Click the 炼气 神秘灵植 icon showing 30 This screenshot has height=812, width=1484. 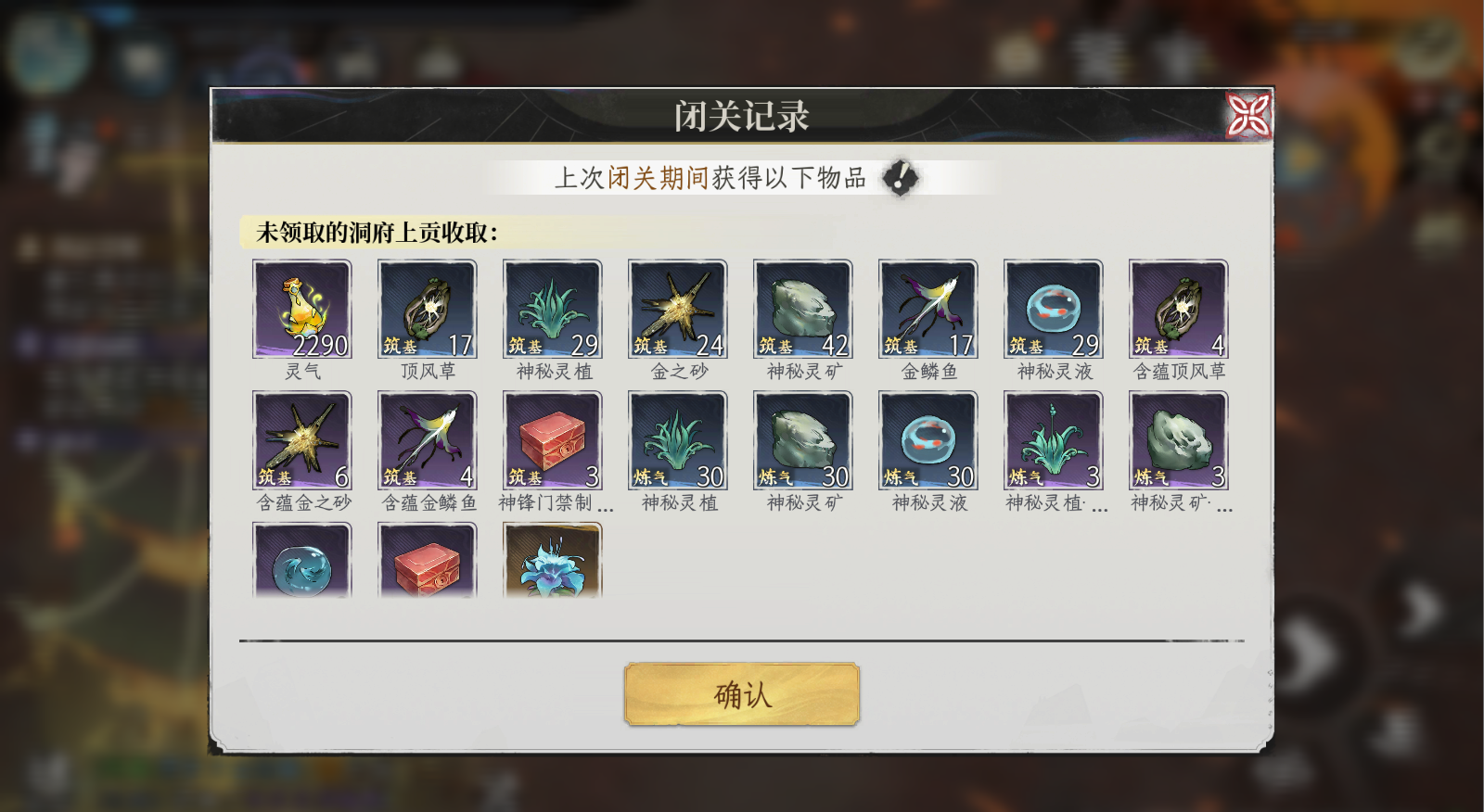point(677,440)
